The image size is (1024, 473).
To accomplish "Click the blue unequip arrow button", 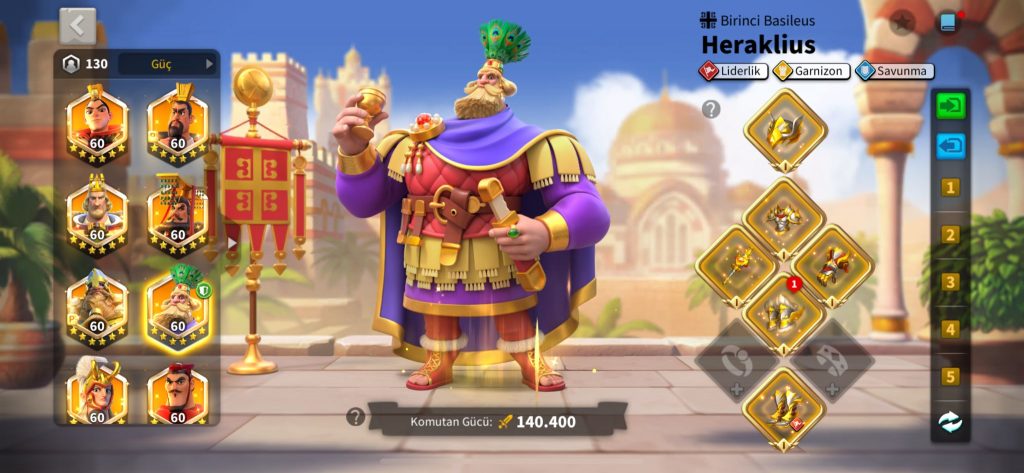I will [950, 146].
